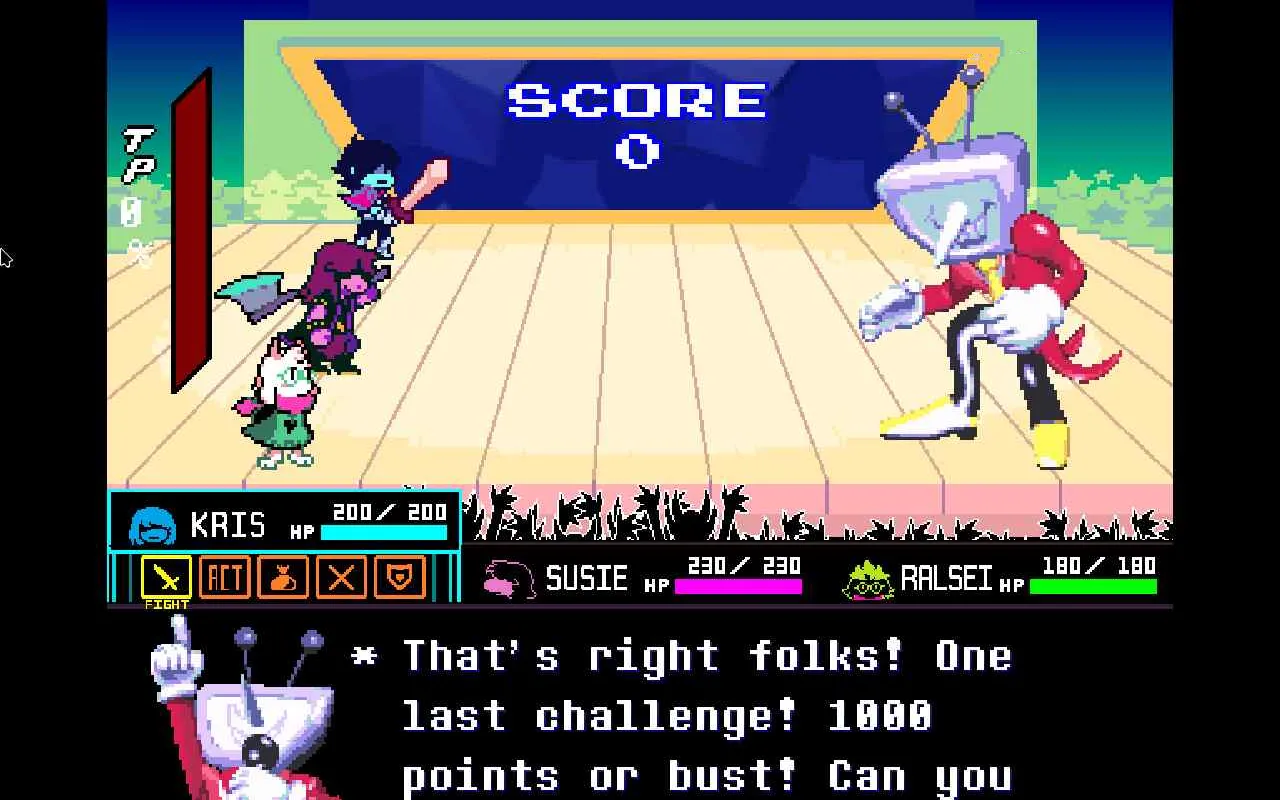The width and height of the screenshot is (1280, 800).
Task: Choose the ACT command button
Action: (x=224, y=577)
